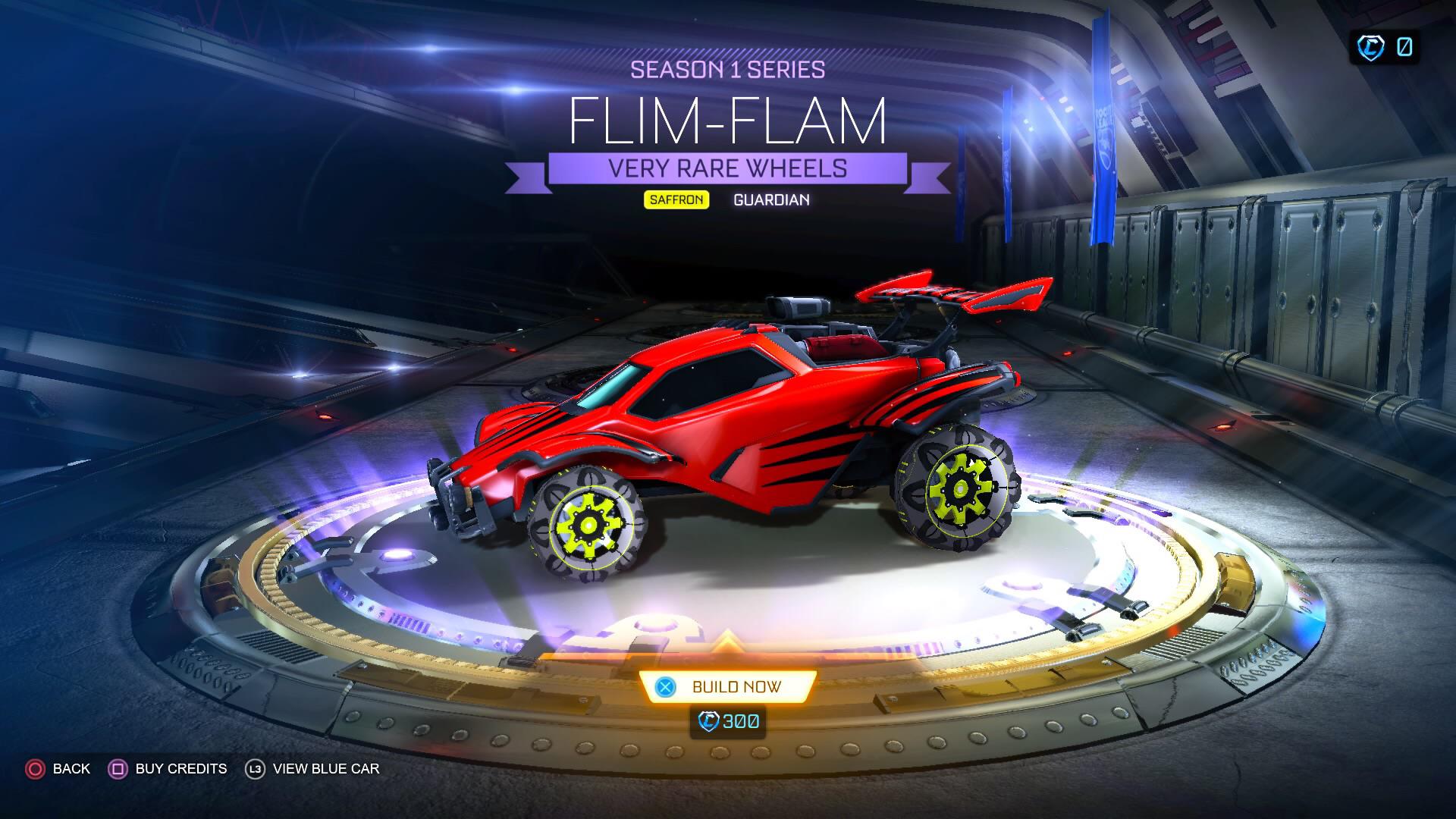Open details under the Flim-Flam title
1456x819 pixels.
pos(726,123)
